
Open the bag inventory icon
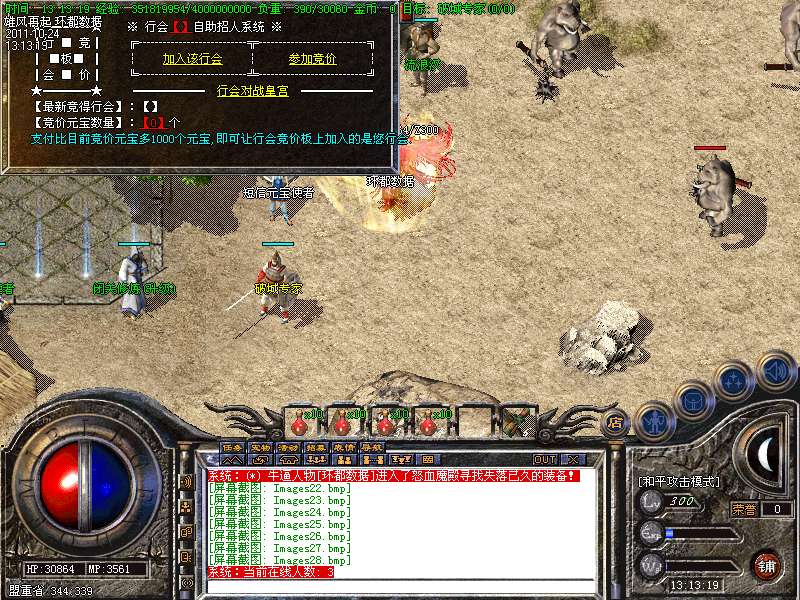click(x=693, y=399)
